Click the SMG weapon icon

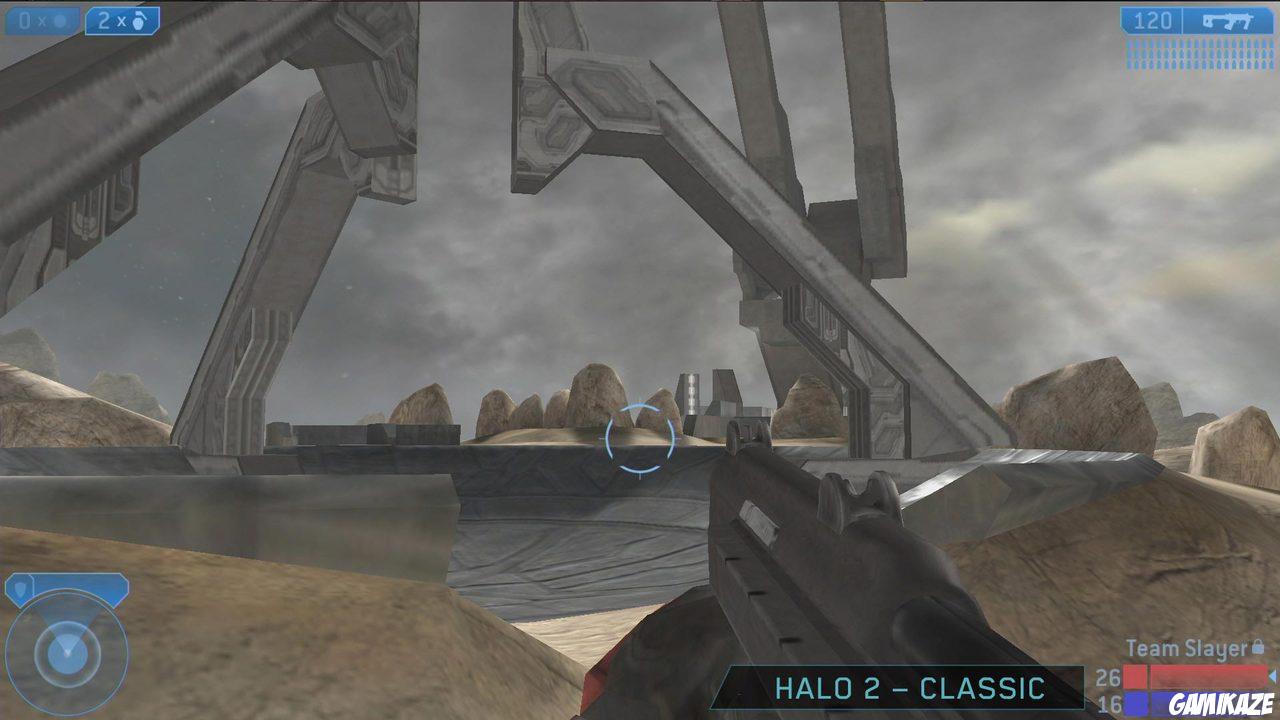point(1228,21)
